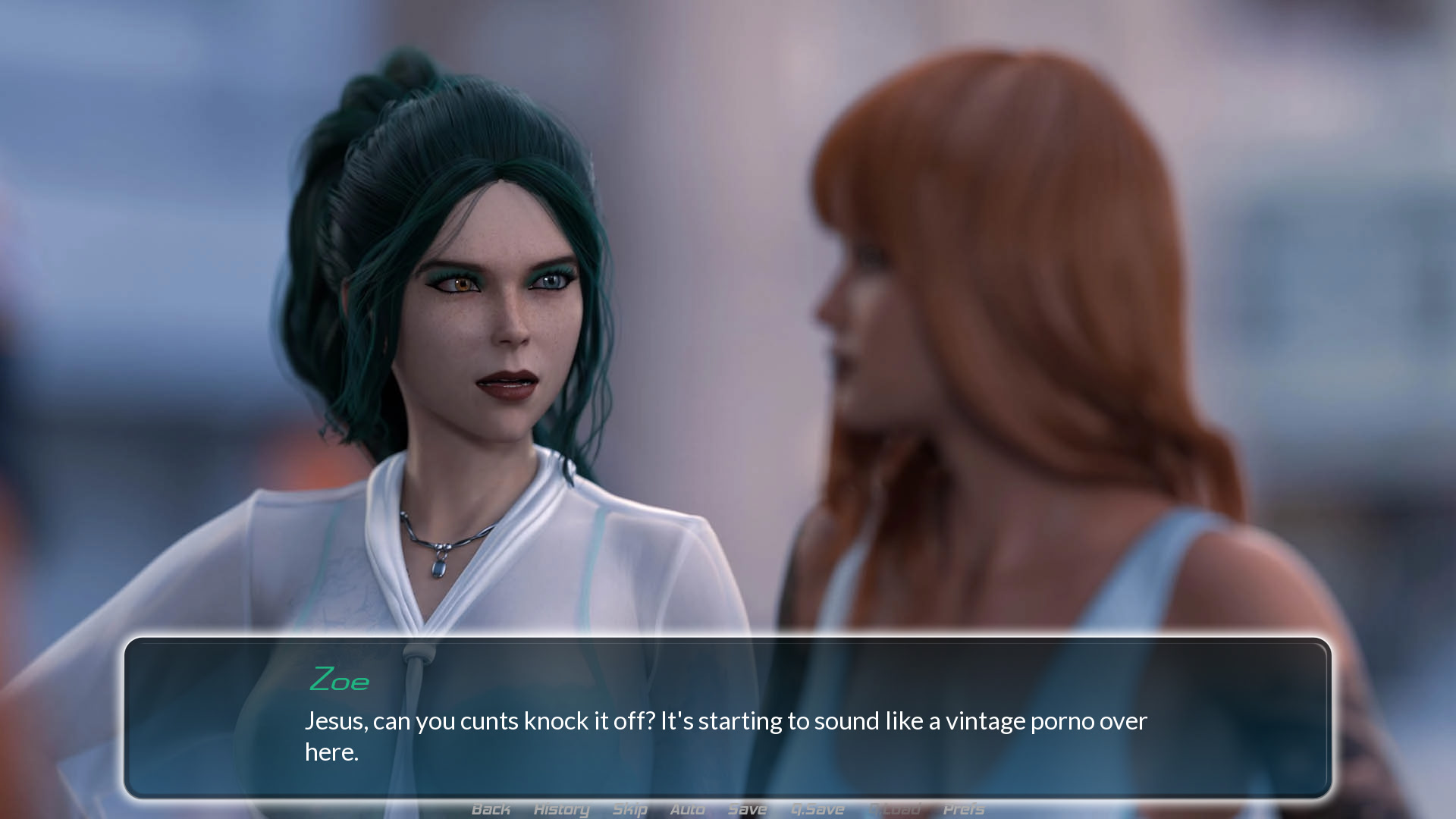Image resolution: width=1456 pixels, height=819 pixels.
Task: Open the Prefs menu
Action: [963, 809]
